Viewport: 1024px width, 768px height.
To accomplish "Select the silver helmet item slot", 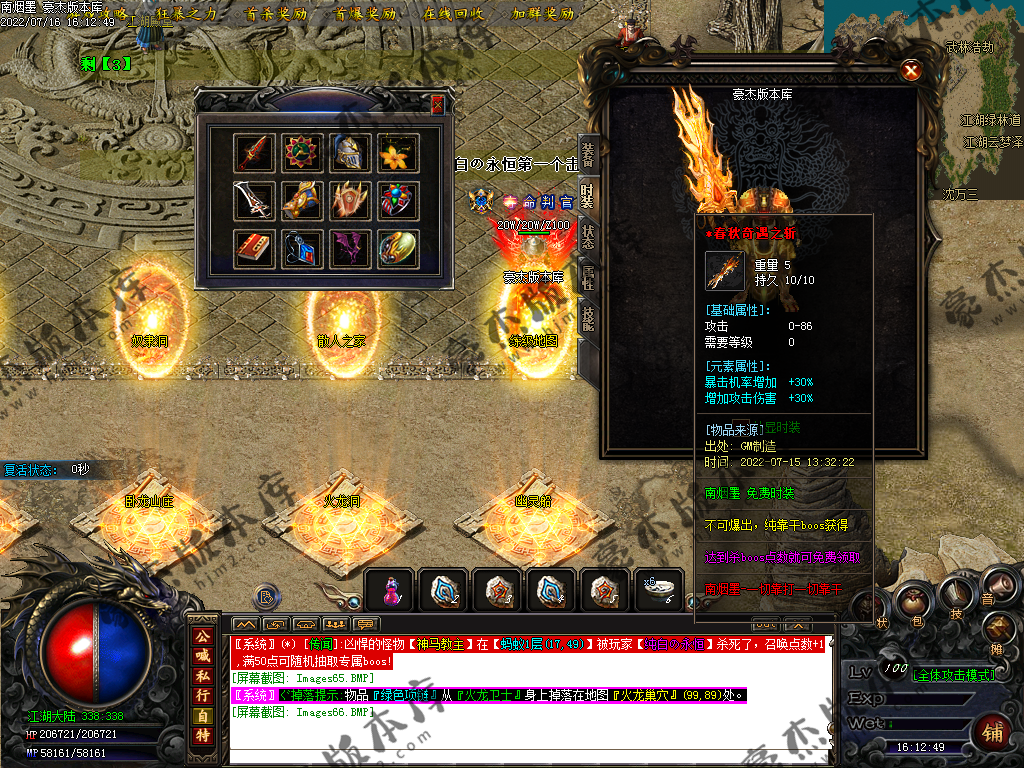I will coord(350,152).
